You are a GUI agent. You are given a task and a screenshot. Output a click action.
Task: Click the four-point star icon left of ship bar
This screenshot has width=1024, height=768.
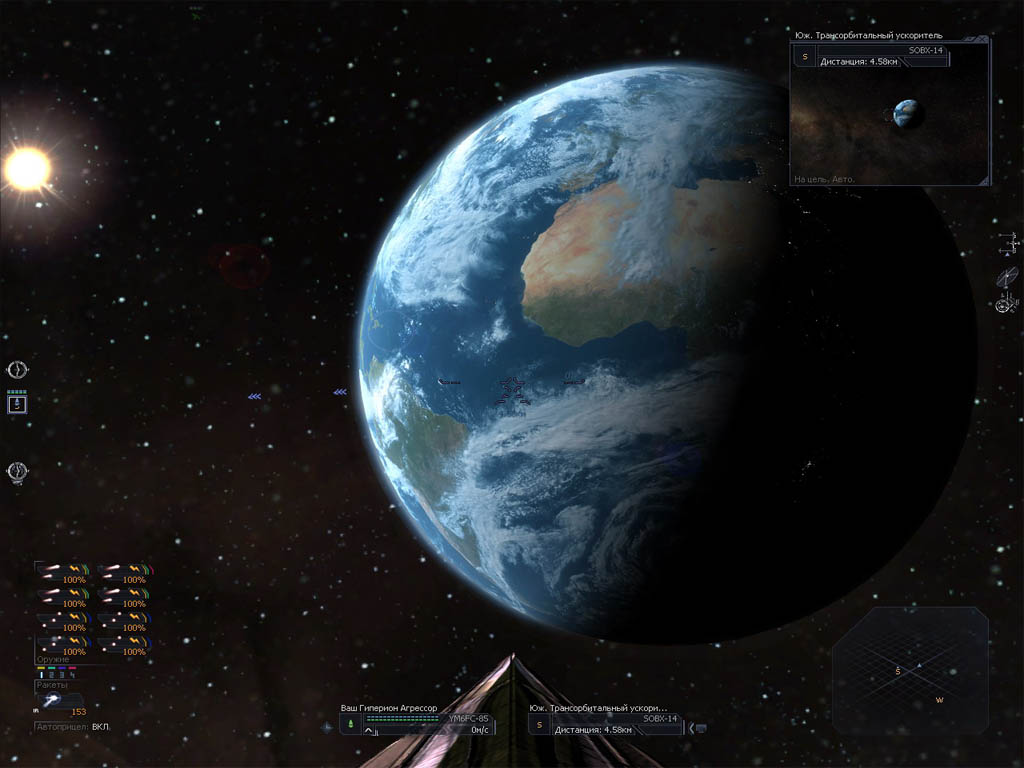tap(328, 726)
